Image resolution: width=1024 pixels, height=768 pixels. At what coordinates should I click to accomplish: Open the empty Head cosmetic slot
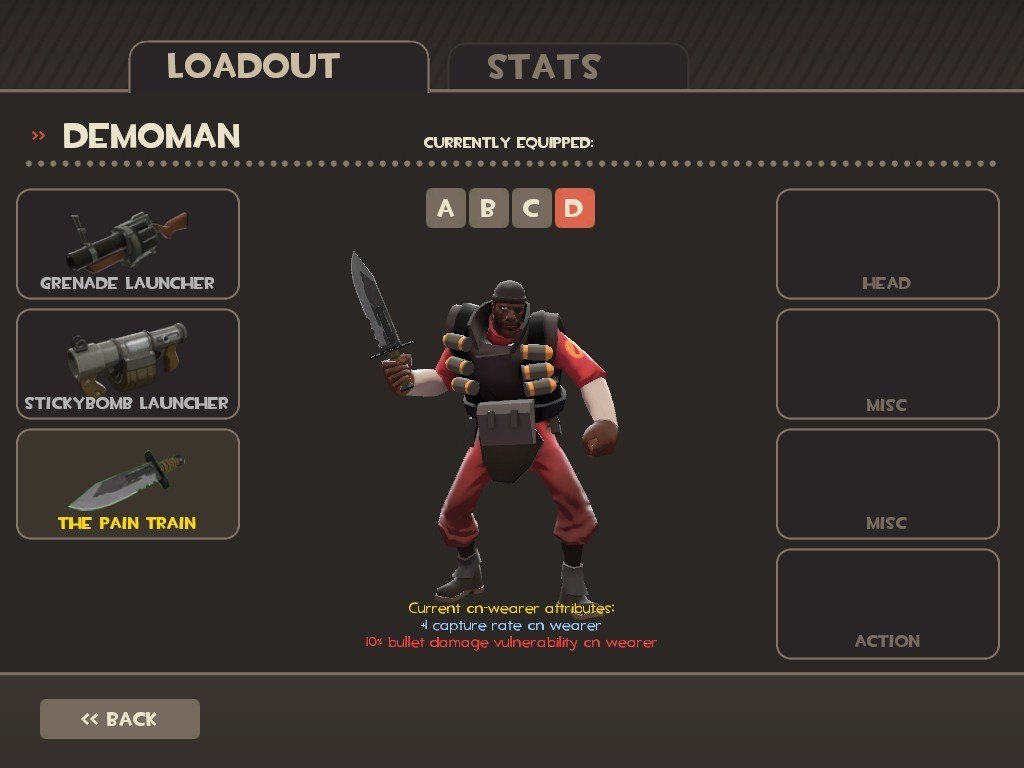[887, 244]
